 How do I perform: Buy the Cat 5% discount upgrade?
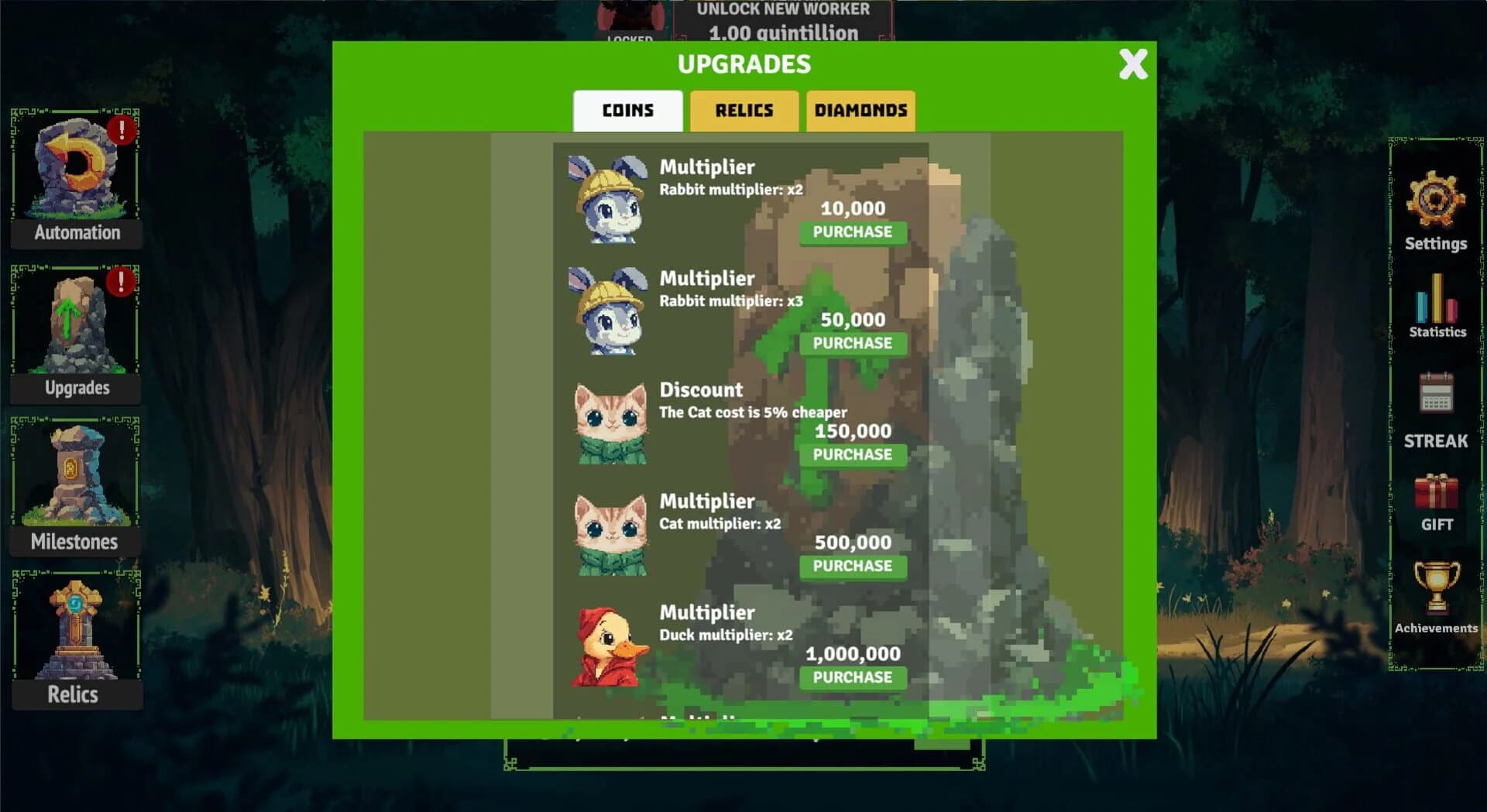point(852,454)
